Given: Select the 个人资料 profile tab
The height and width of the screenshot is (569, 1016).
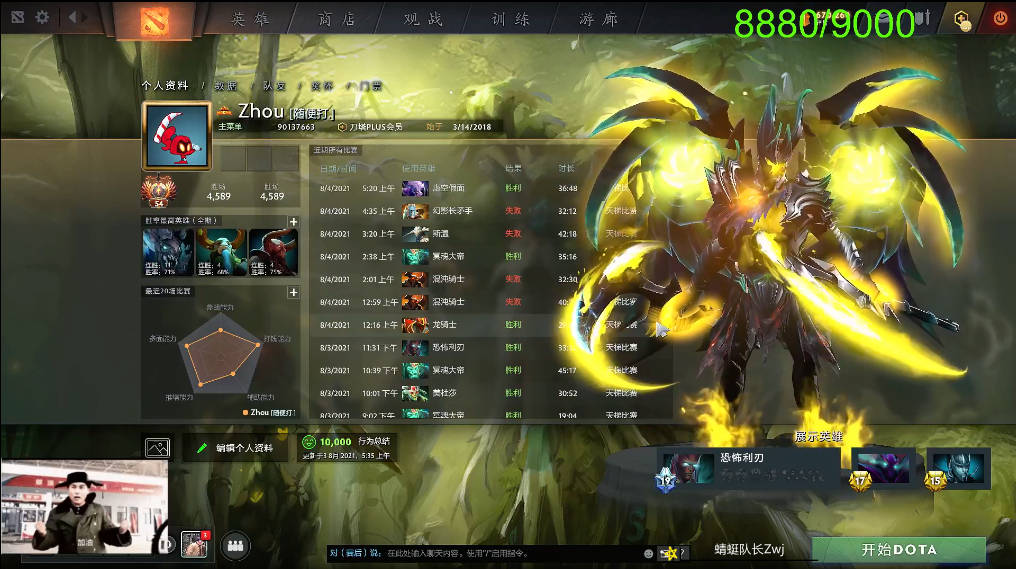Looking at the screenshot, I should pos(165,86).
